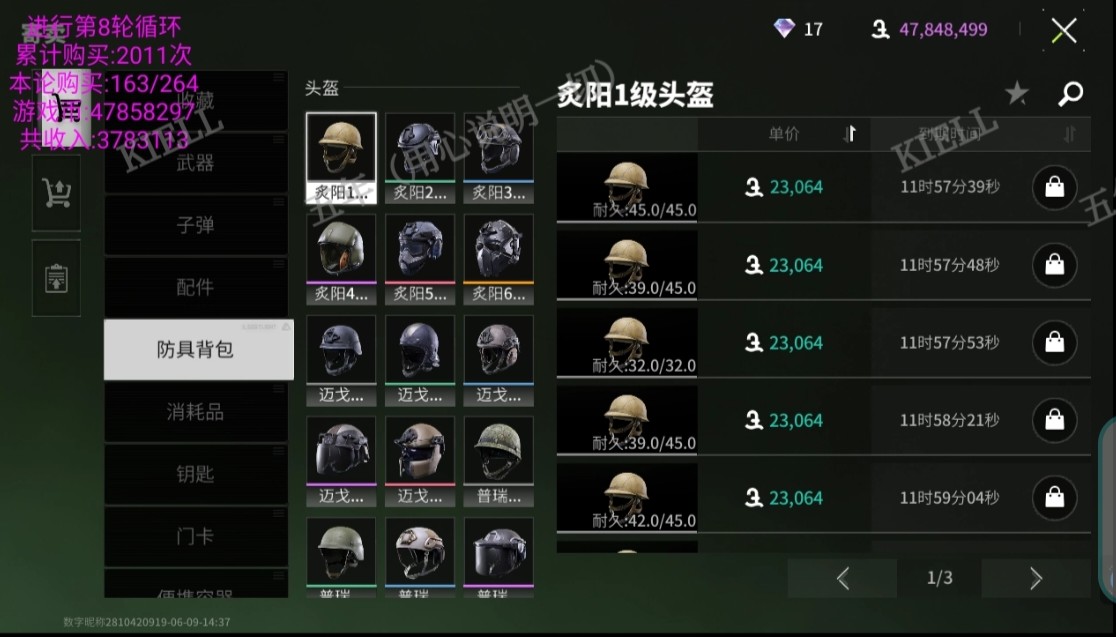1116x637 pixels.
Task: Choose the 普瑞 camo helmet tile
Action: 498,460
